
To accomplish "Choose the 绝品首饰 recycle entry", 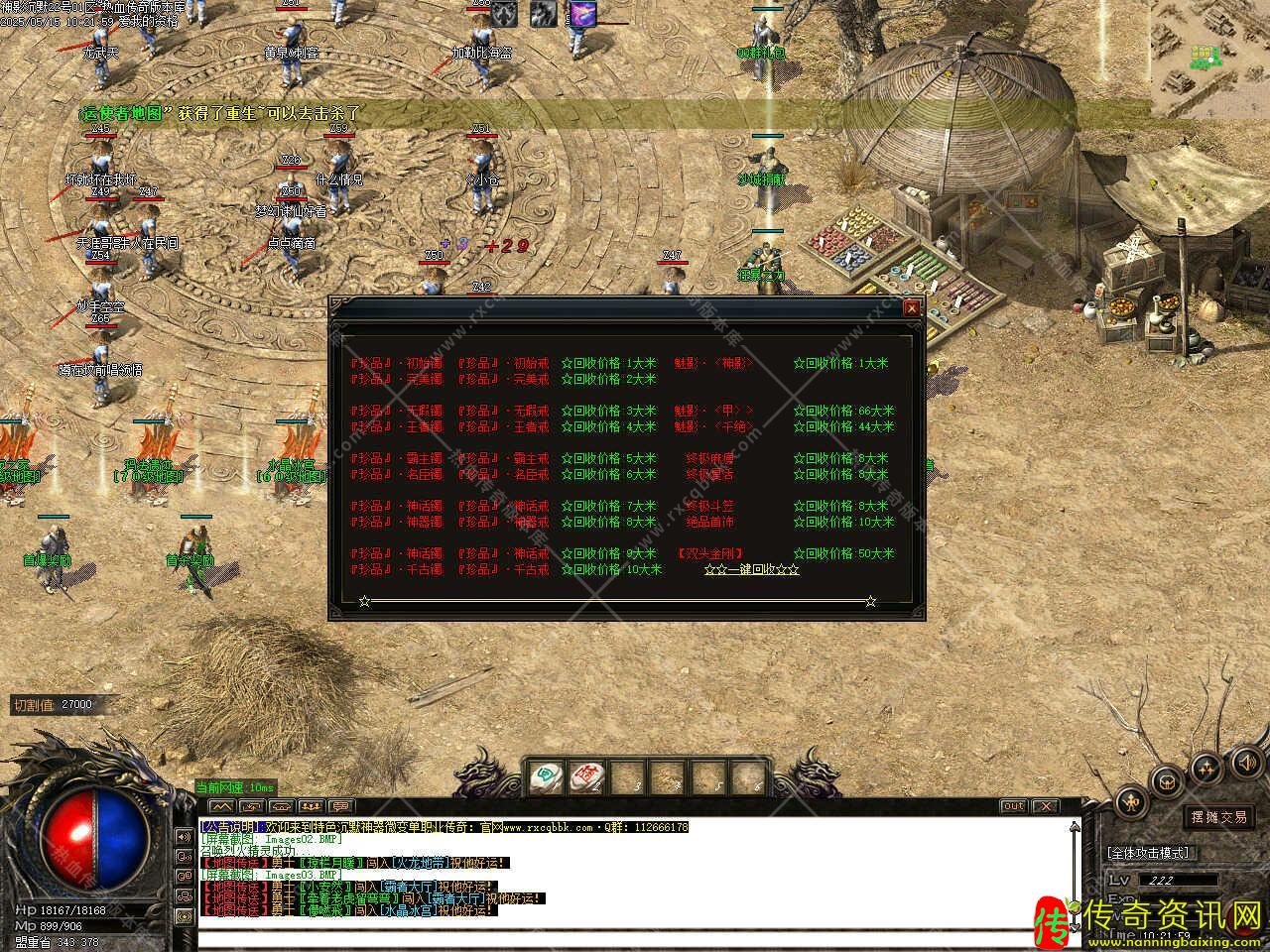I will [x=709, y=522].
